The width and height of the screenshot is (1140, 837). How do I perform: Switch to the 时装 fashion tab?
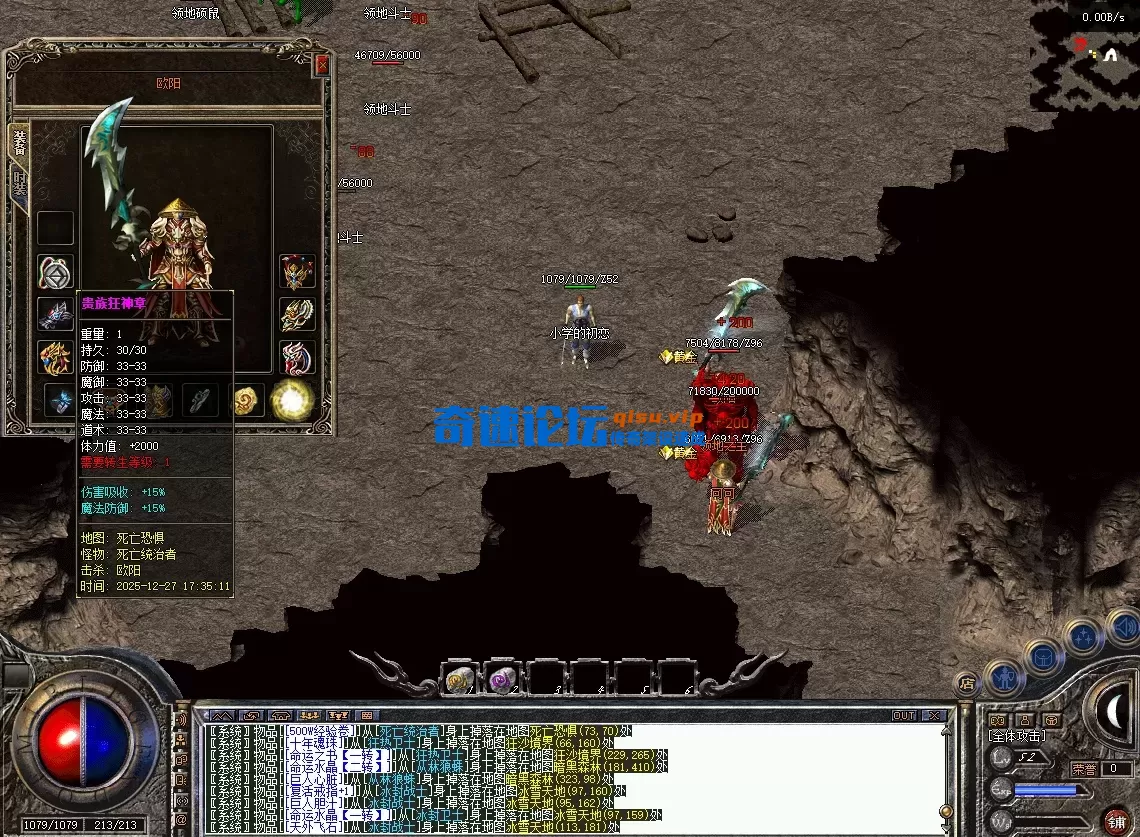(19, 185)
